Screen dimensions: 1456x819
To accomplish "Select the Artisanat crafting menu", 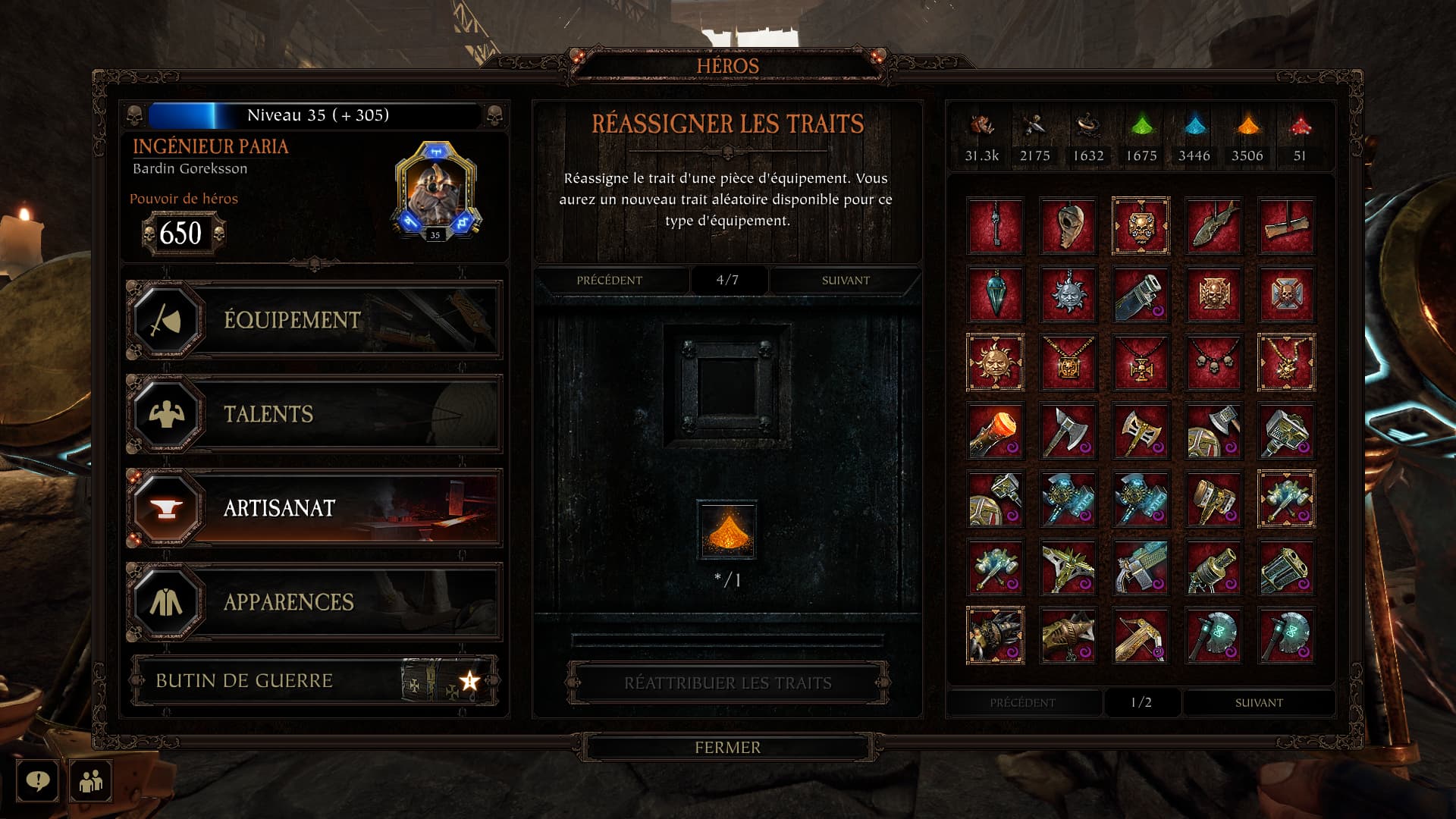I will 313,508.
